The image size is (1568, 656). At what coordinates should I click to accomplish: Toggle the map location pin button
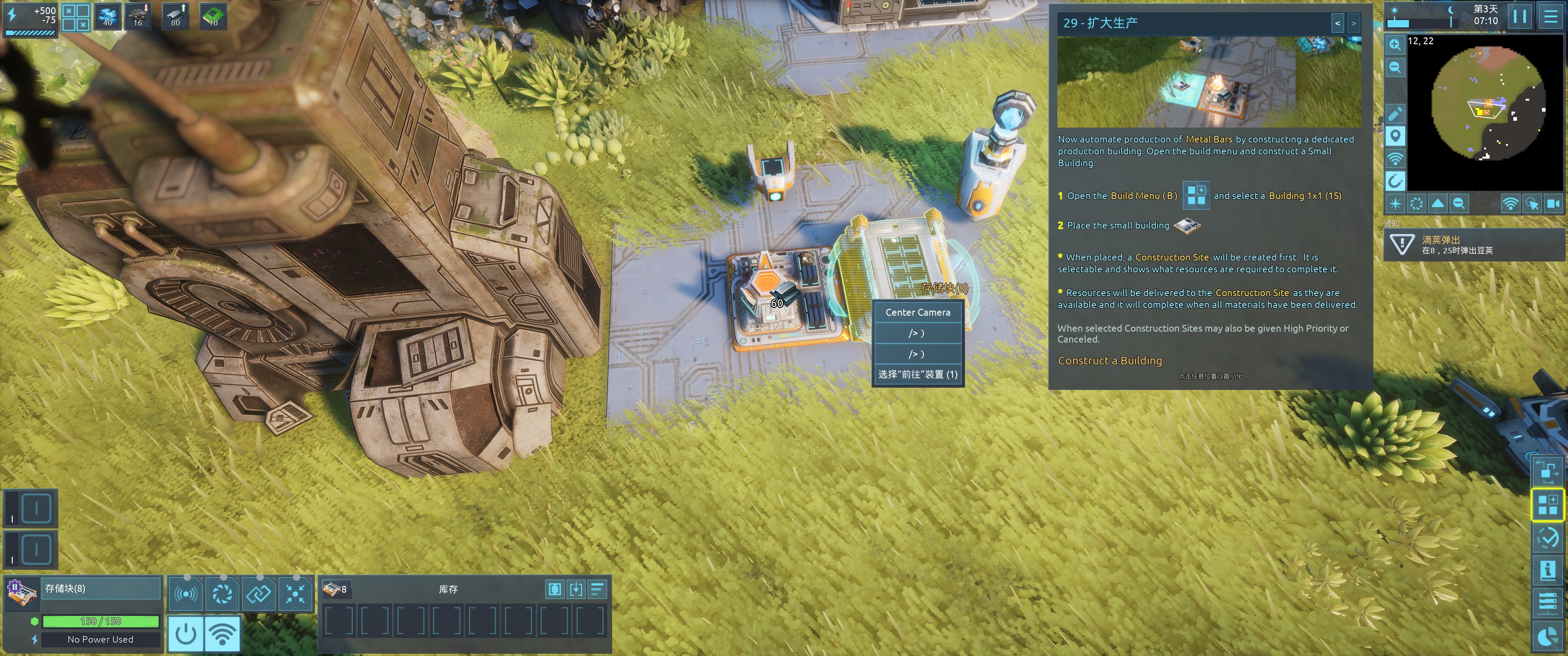point(1395,136)
